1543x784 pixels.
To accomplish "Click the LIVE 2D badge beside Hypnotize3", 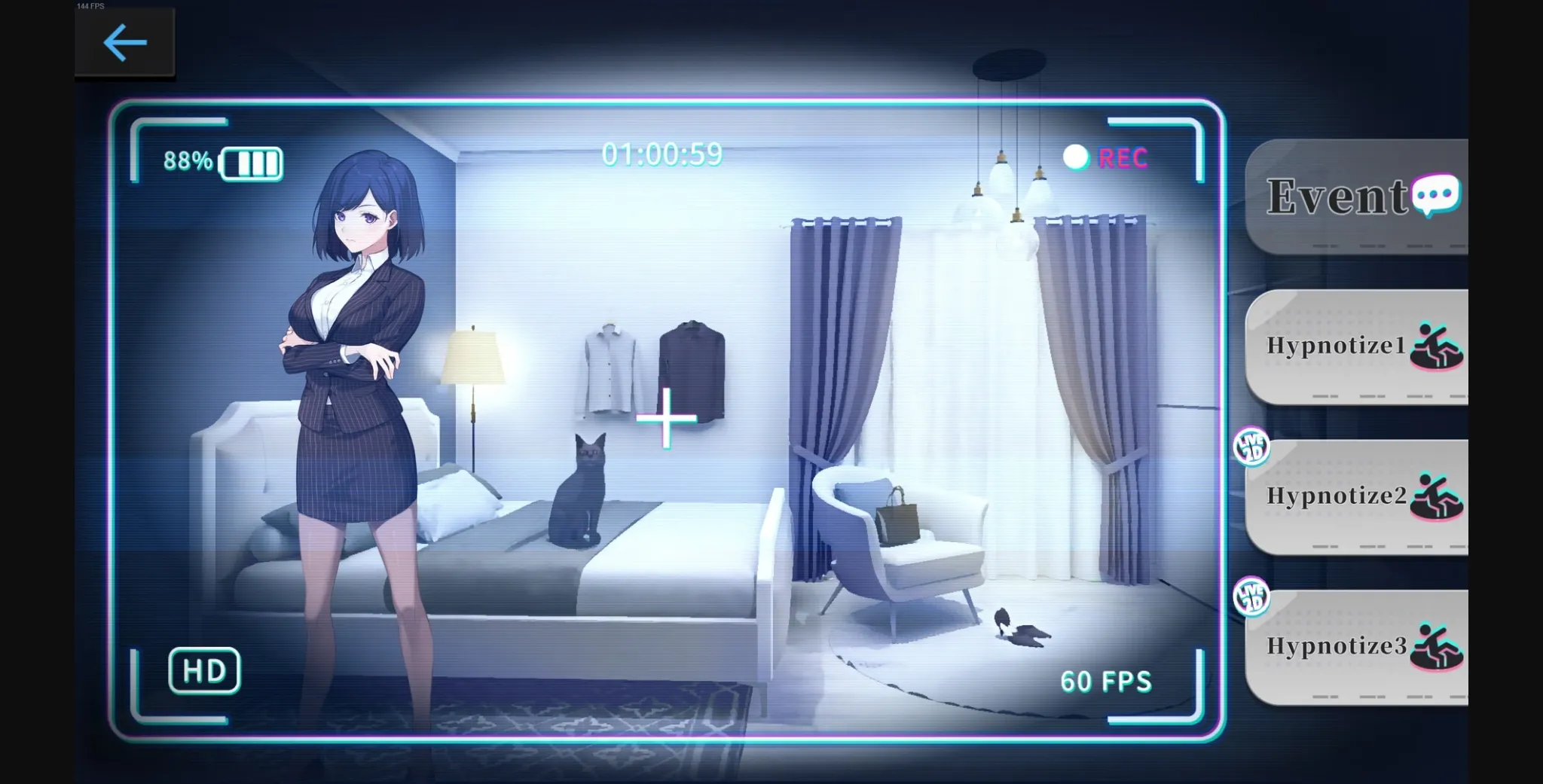I will [1251, 595].
